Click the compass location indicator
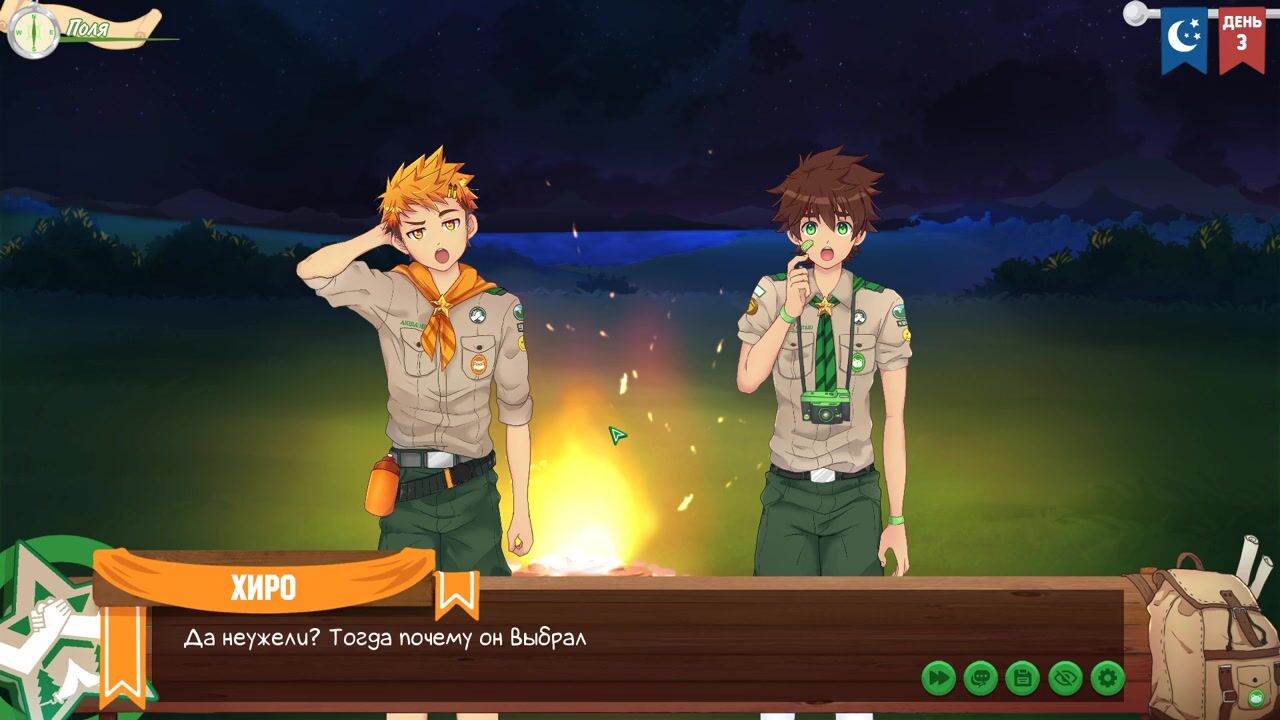Viewport: 1280px width, 720px height. pyautogui.click(x=33, y=30)
